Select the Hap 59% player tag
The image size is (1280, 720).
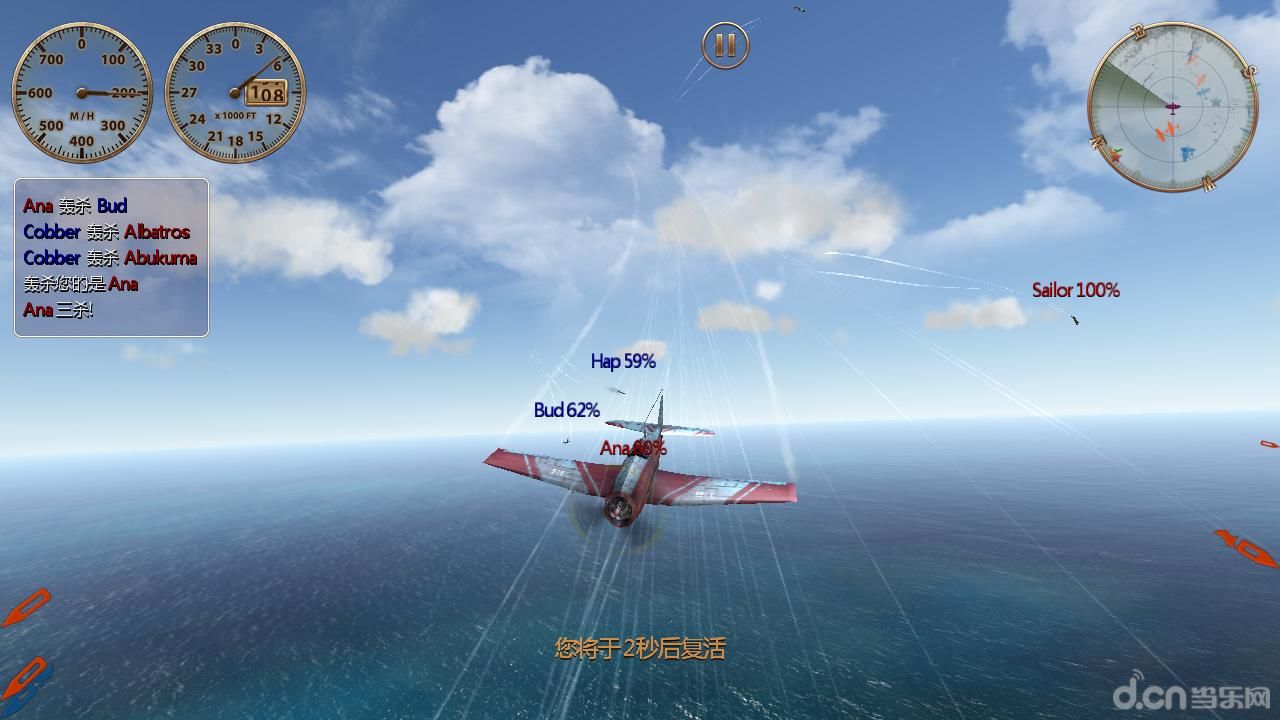click(622, 362)
